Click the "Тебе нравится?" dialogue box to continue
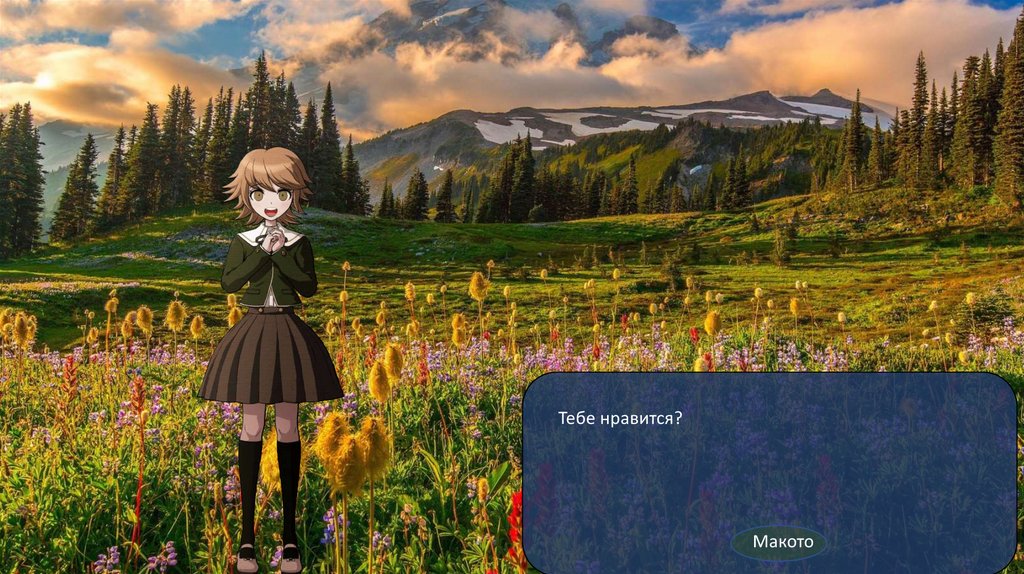The height and width of the screenshot is (574, 1024). click(x=768, y=460)
